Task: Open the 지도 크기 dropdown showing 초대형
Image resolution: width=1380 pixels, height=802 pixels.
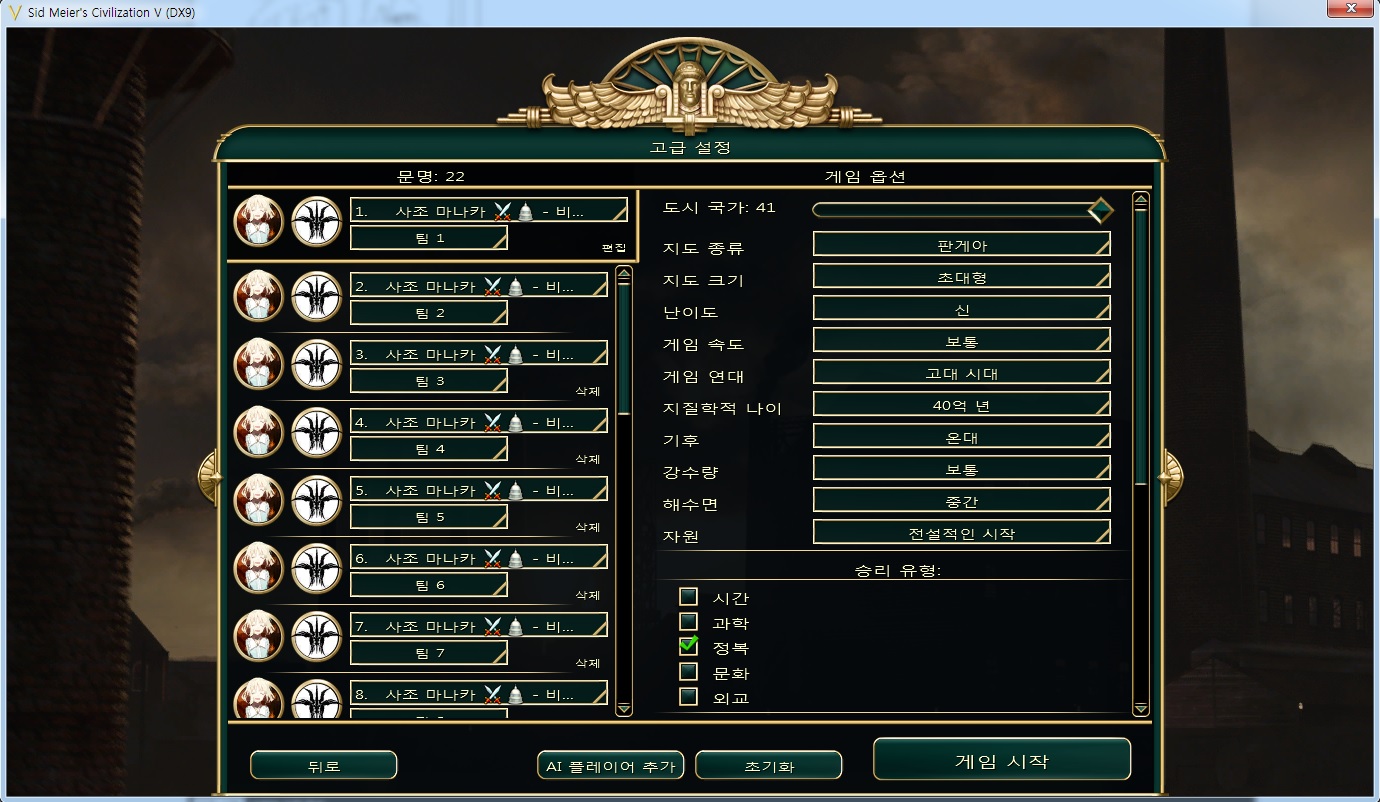Action: [x=961, y=276]
